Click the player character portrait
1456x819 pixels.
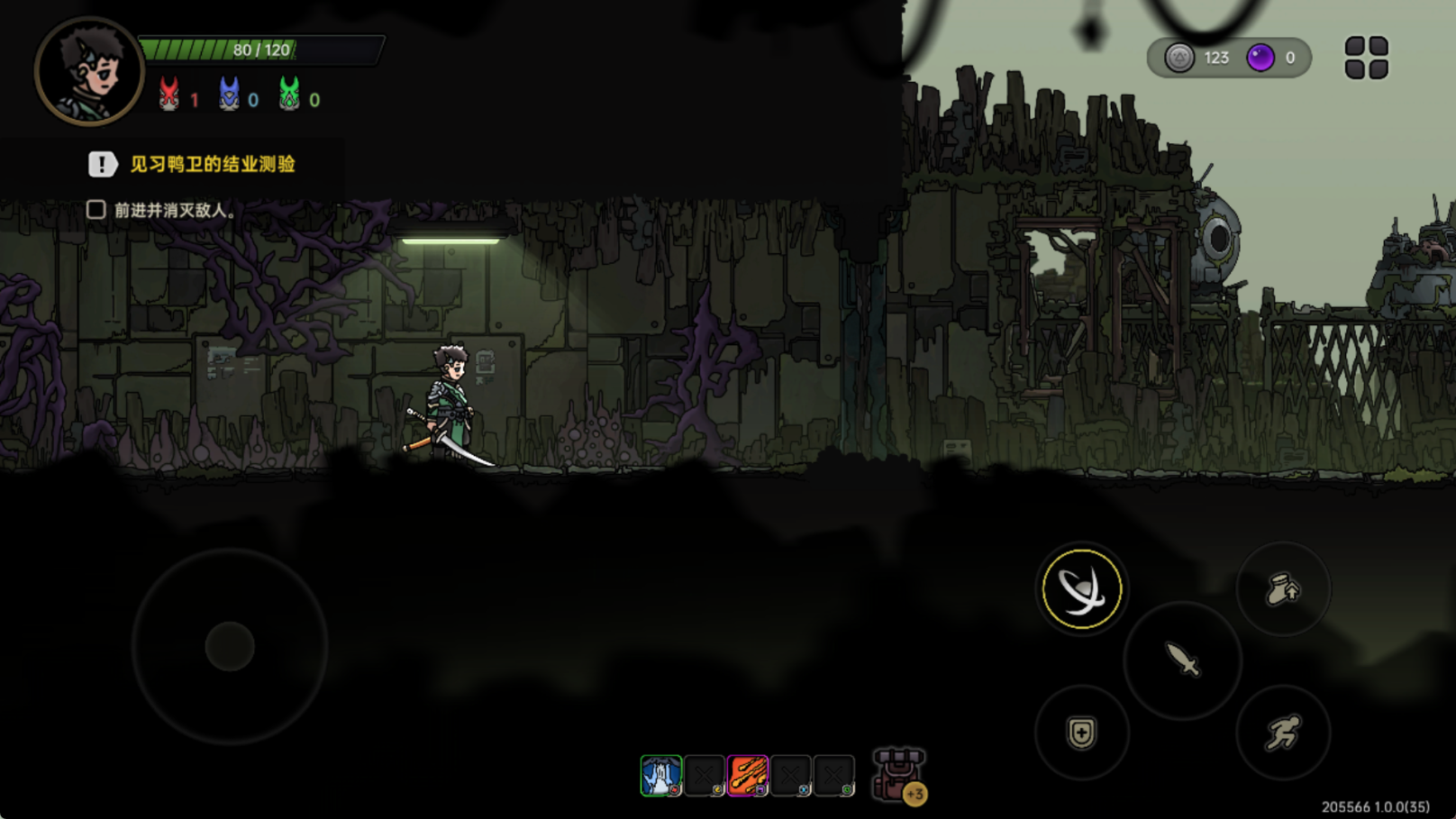tap(88, 70)
